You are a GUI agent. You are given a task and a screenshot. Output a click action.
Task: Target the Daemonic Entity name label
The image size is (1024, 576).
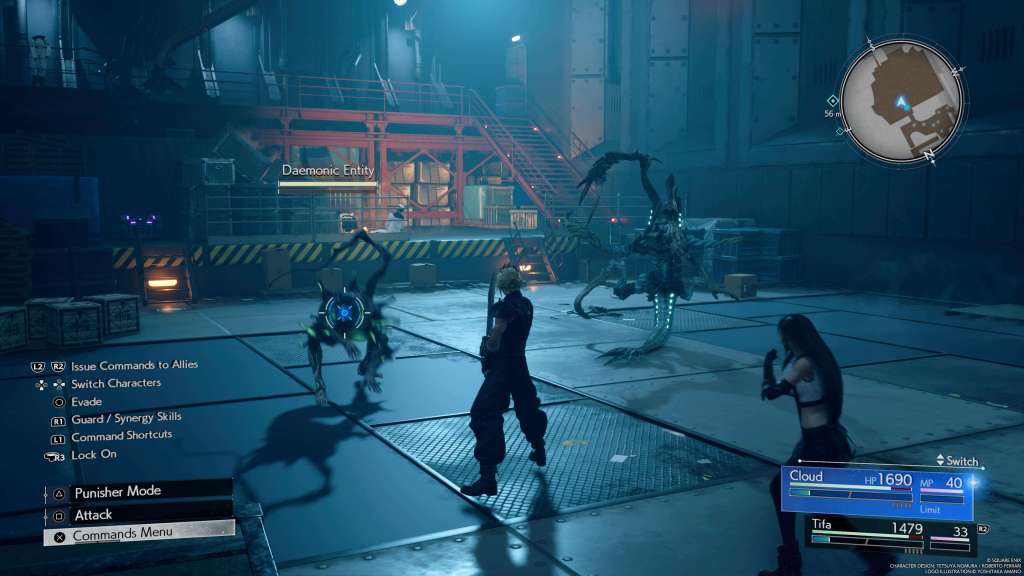coord(328,171)
